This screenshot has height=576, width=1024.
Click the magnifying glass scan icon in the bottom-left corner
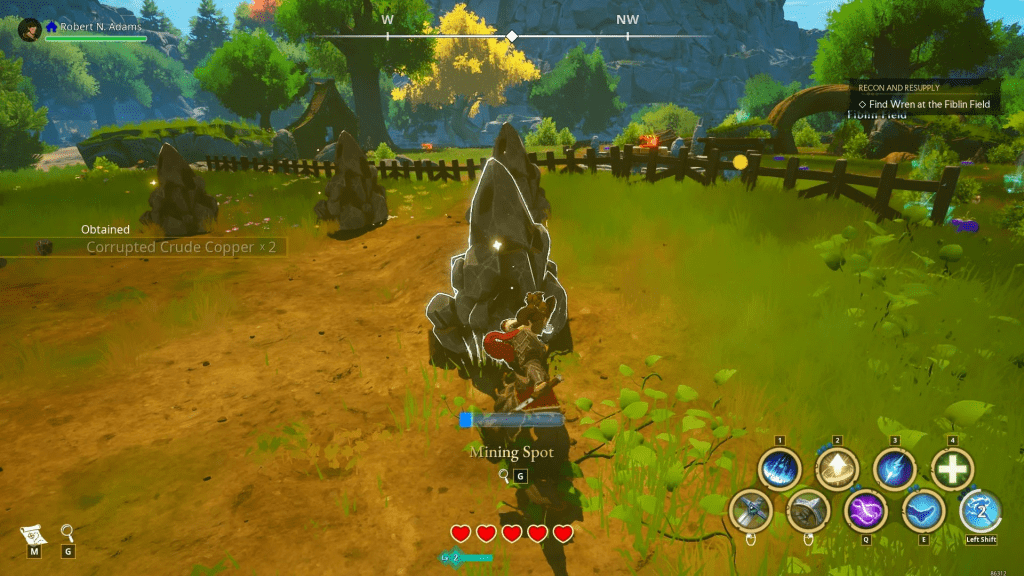pyautogui.click(x=67, y=532)
